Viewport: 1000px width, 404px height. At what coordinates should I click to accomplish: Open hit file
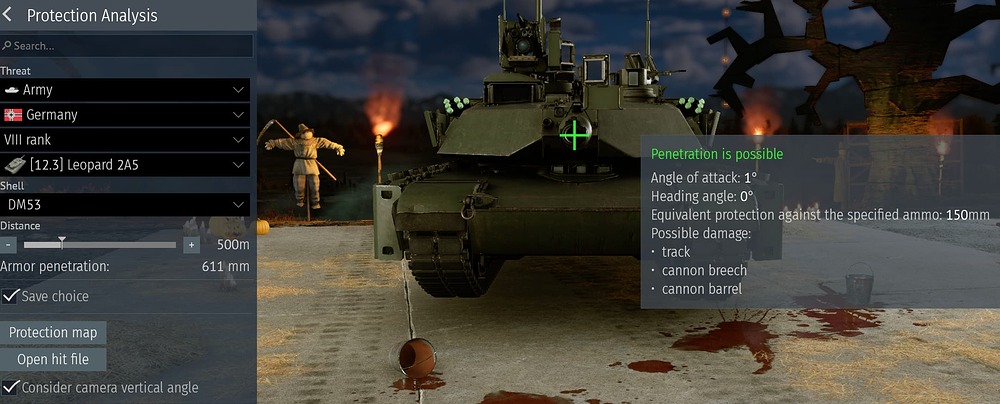click(54, 360)
